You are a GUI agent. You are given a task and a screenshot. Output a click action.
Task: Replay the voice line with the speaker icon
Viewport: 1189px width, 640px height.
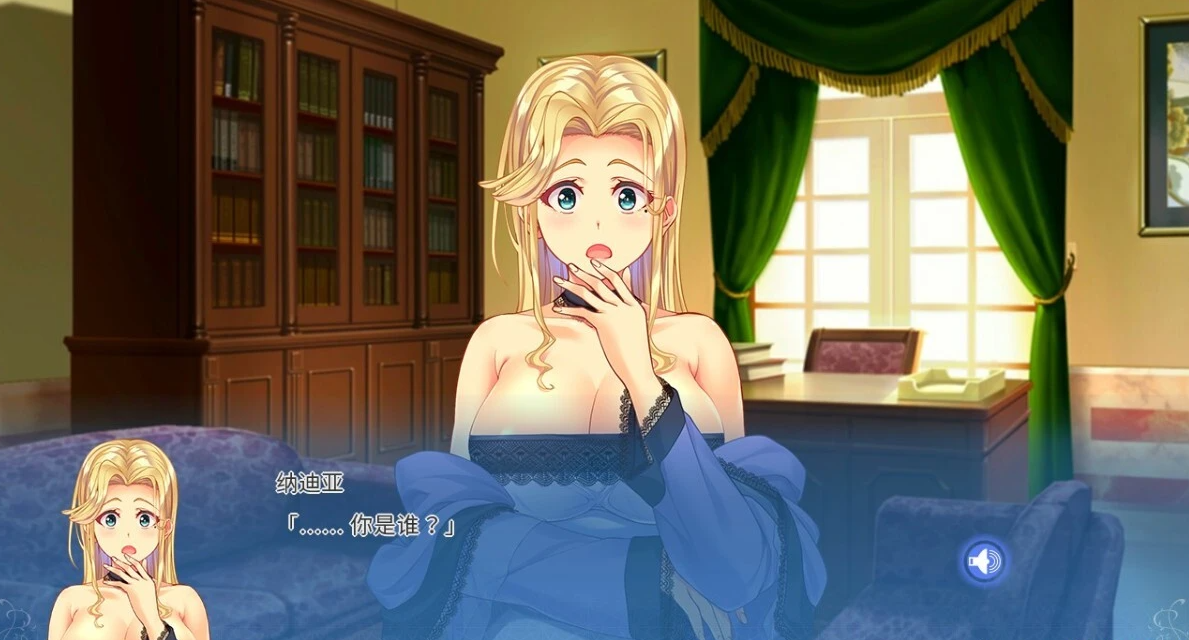pyautogui.click(x=984, y=561)
